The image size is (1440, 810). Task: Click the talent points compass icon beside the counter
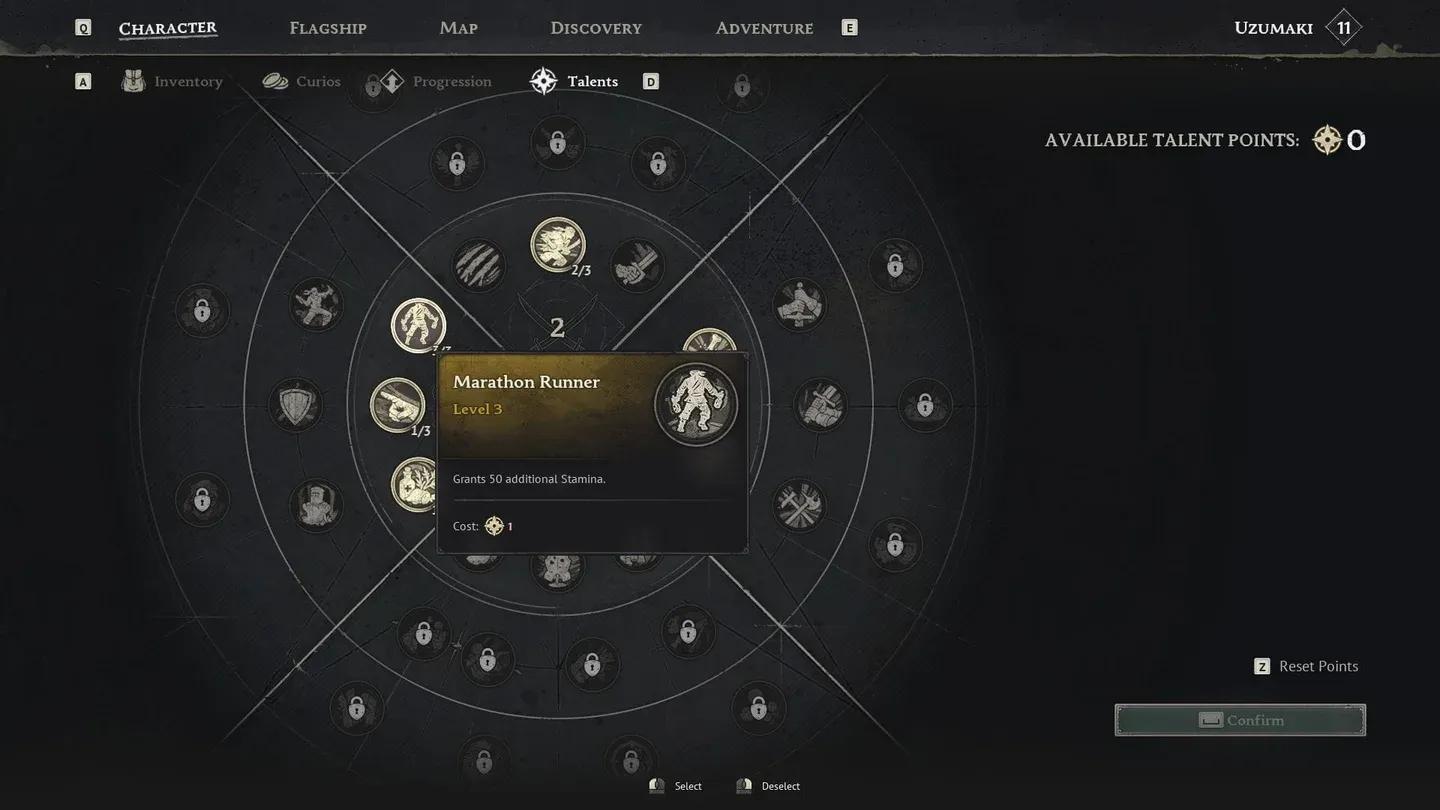[x=1326, y=140]
